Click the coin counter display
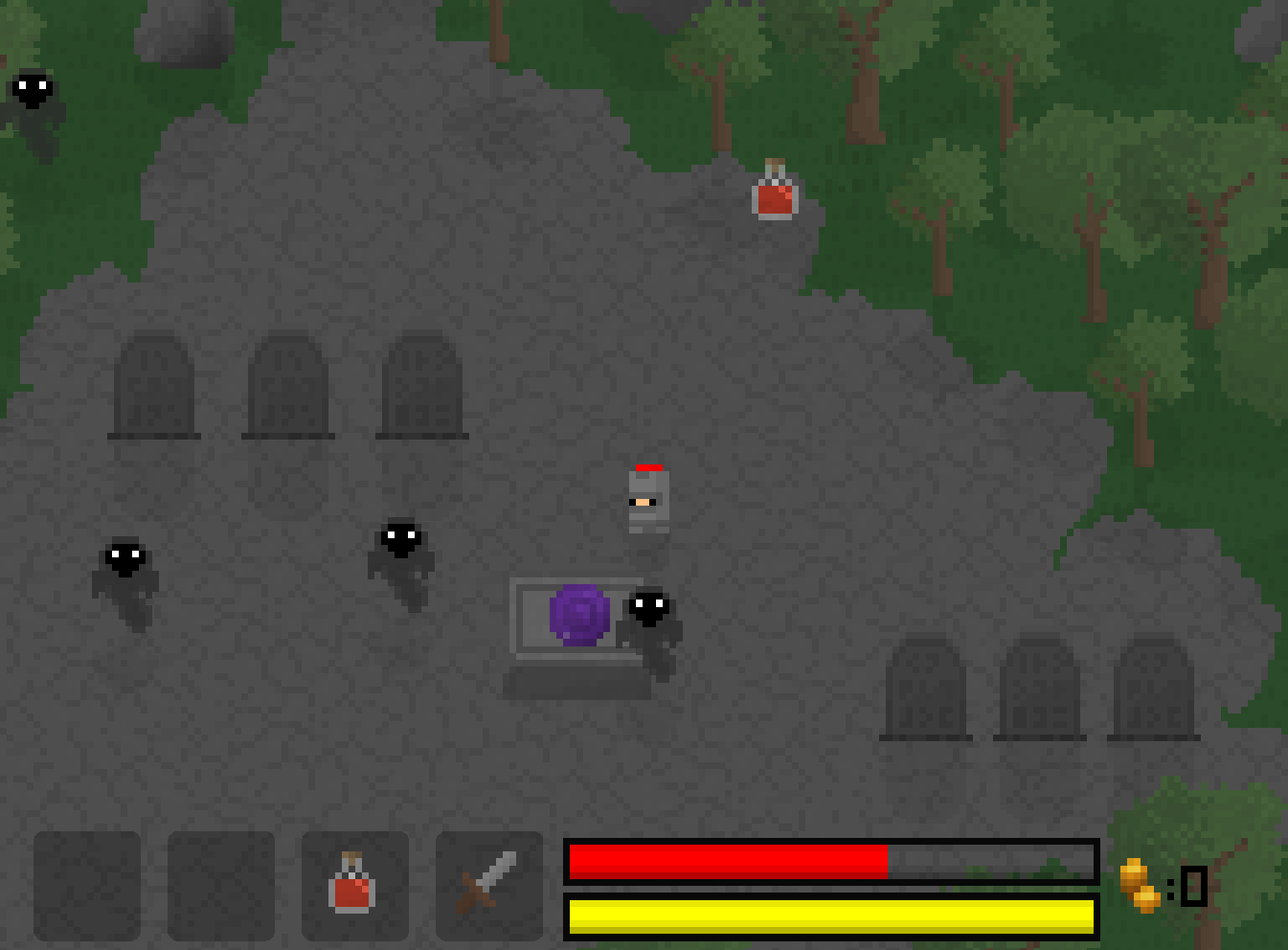1288x950 pixels. 1187,884
